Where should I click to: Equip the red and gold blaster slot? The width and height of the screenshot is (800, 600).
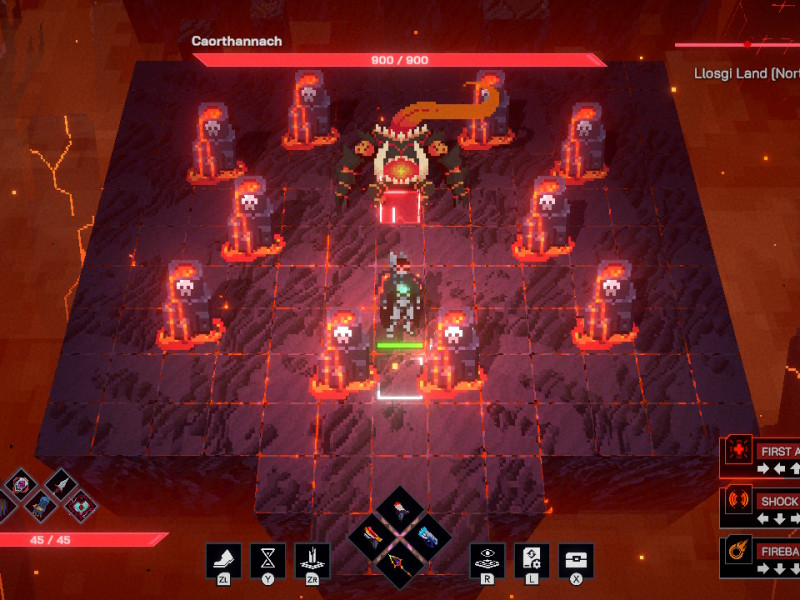[373, 537]
